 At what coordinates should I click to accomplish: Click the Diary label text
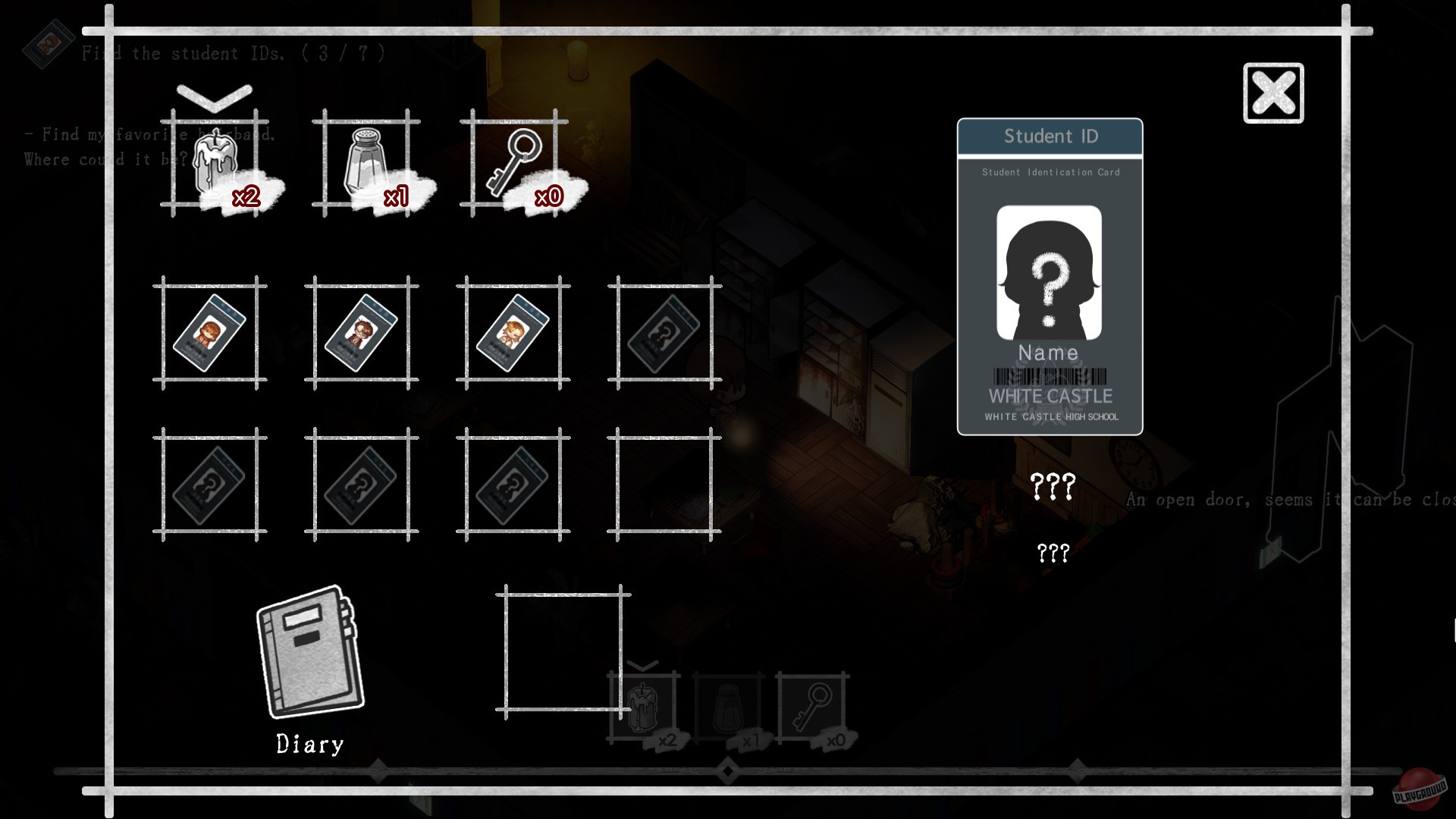tap(309, 744)
